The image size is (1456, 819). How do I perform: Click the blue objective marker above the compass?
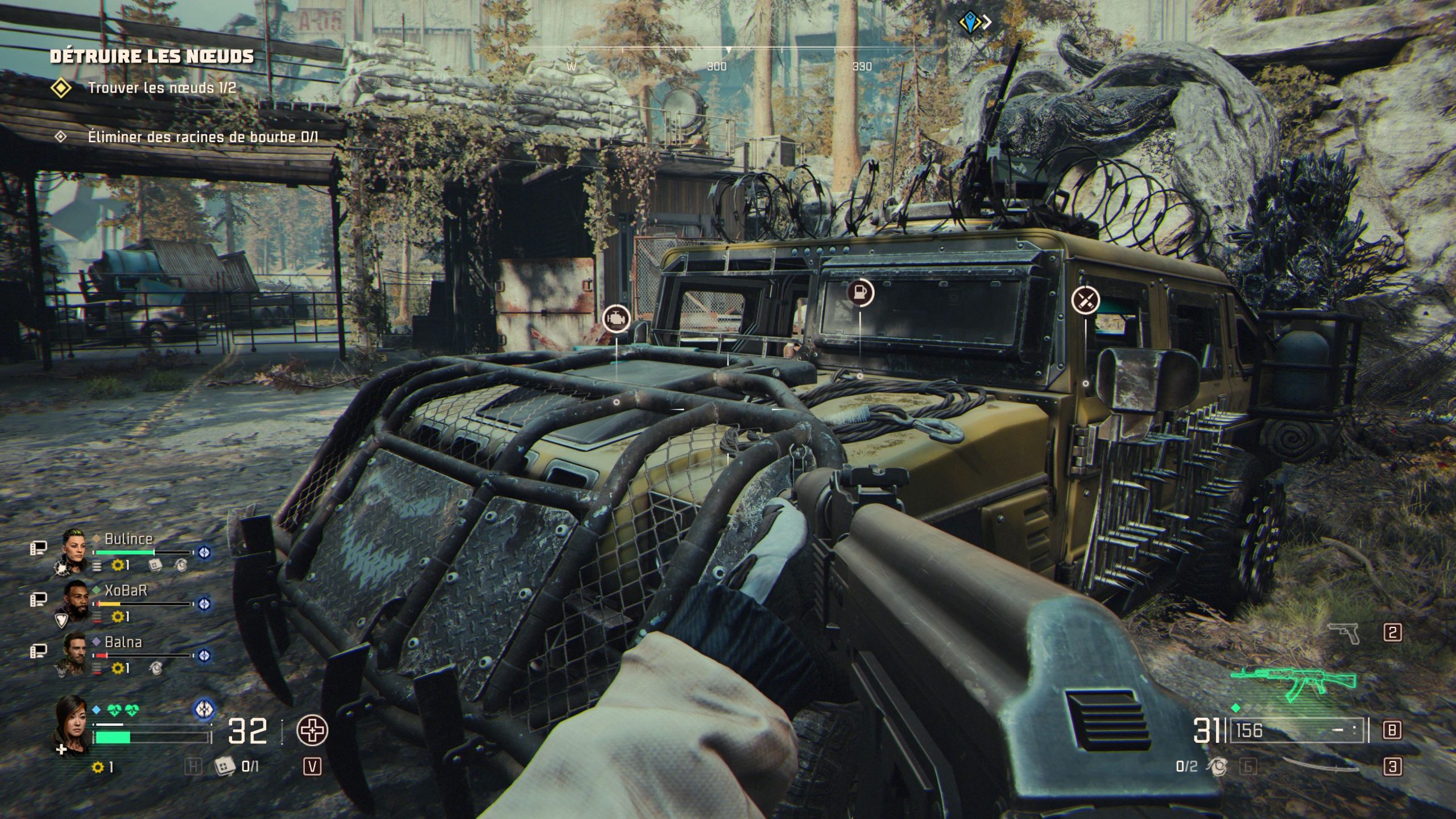(x=968, y=22)
